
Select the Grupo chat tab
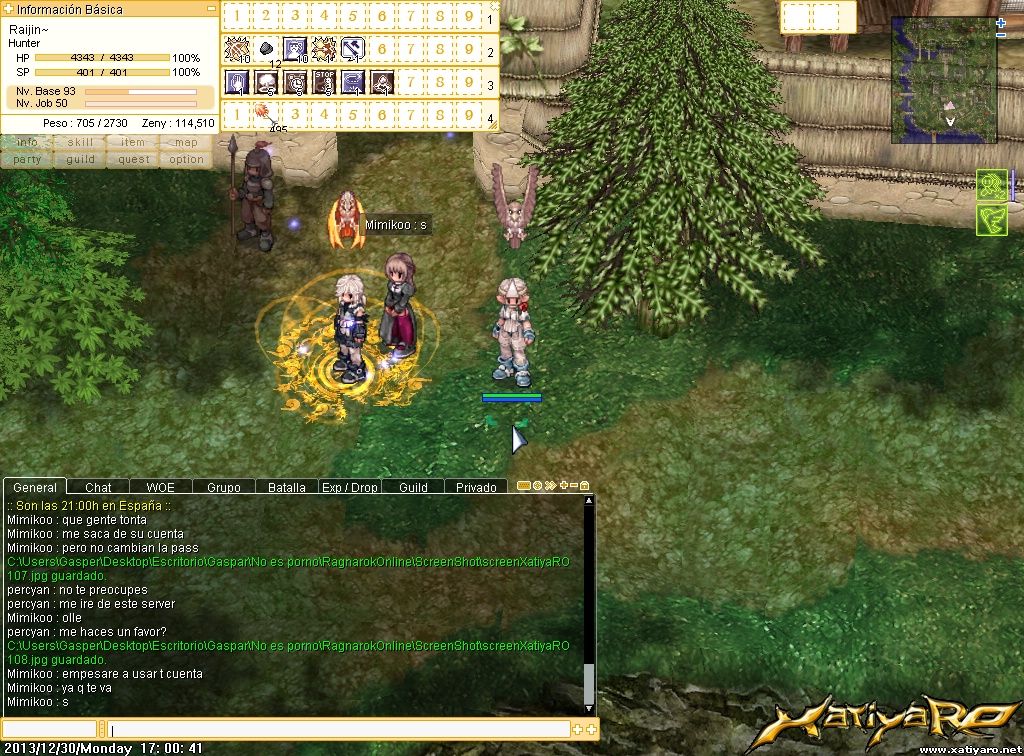coord(224,487)
